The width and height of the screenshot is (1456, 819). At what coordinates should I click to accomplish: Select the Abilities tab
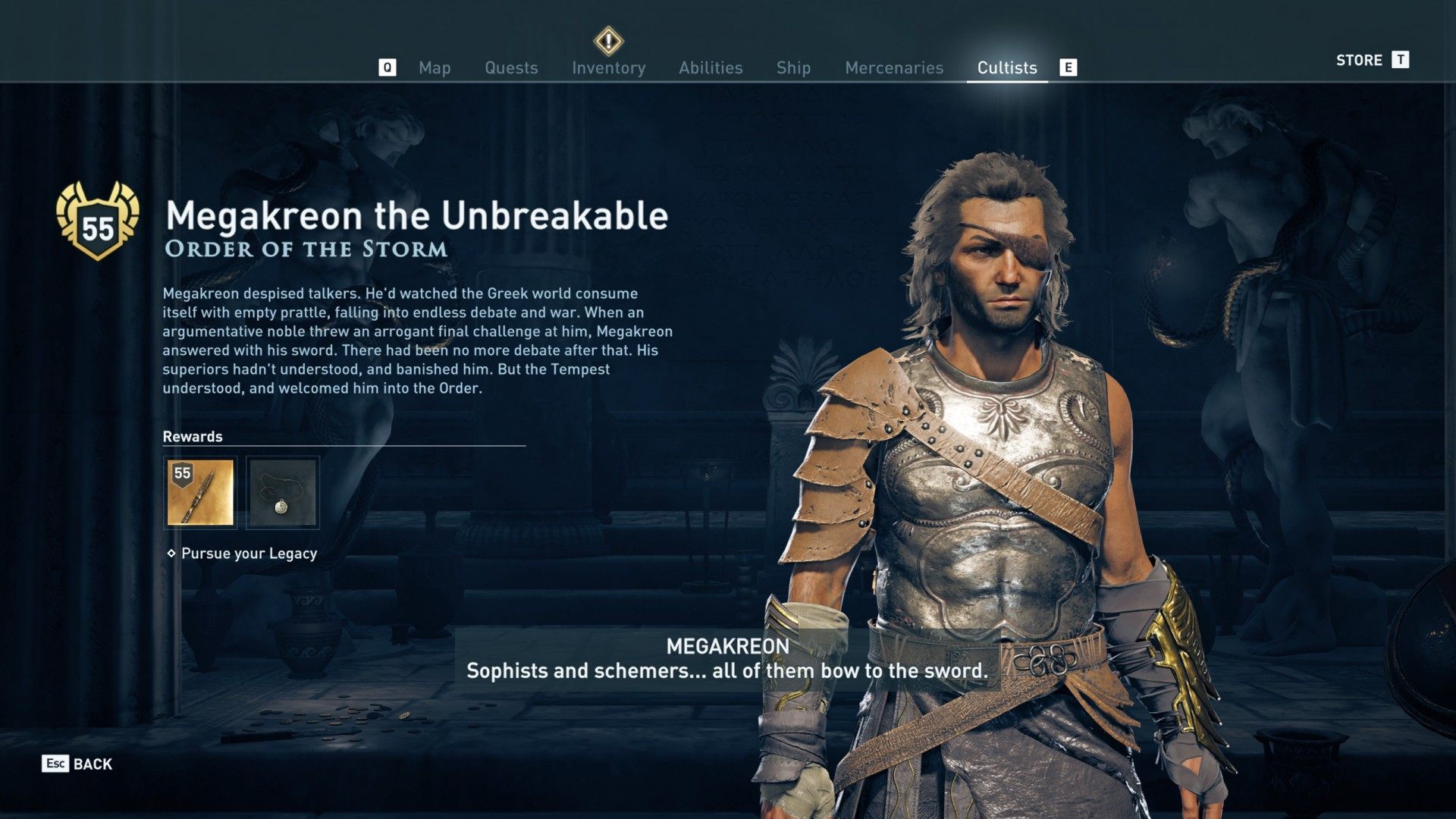coord(711,68)
